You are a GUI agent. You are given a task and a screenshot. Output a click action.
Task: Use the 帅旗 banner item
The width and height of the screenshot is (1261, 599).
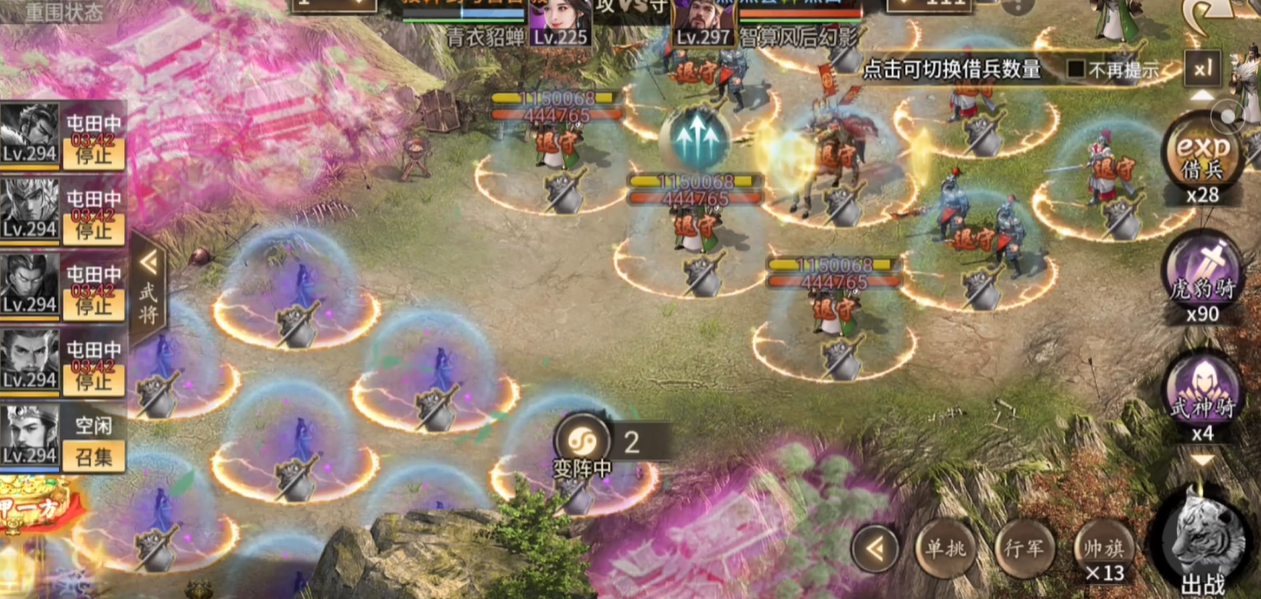pyautogui.click(x=1103, y=548)
